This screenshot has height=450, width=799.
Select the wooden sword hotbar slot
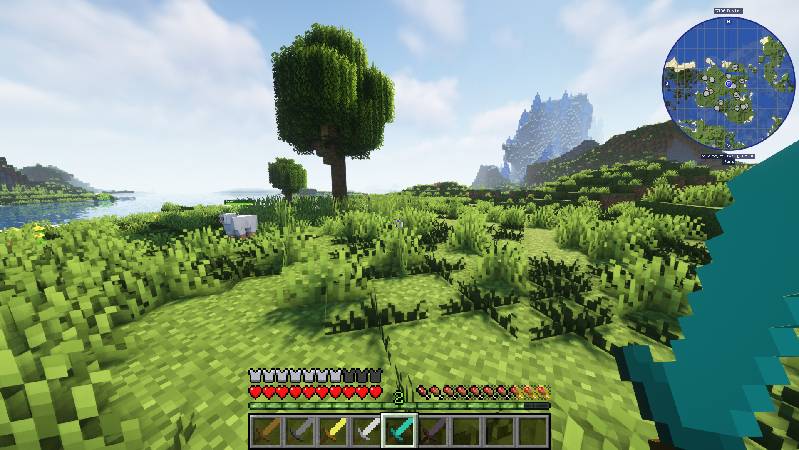coord(265,431)
